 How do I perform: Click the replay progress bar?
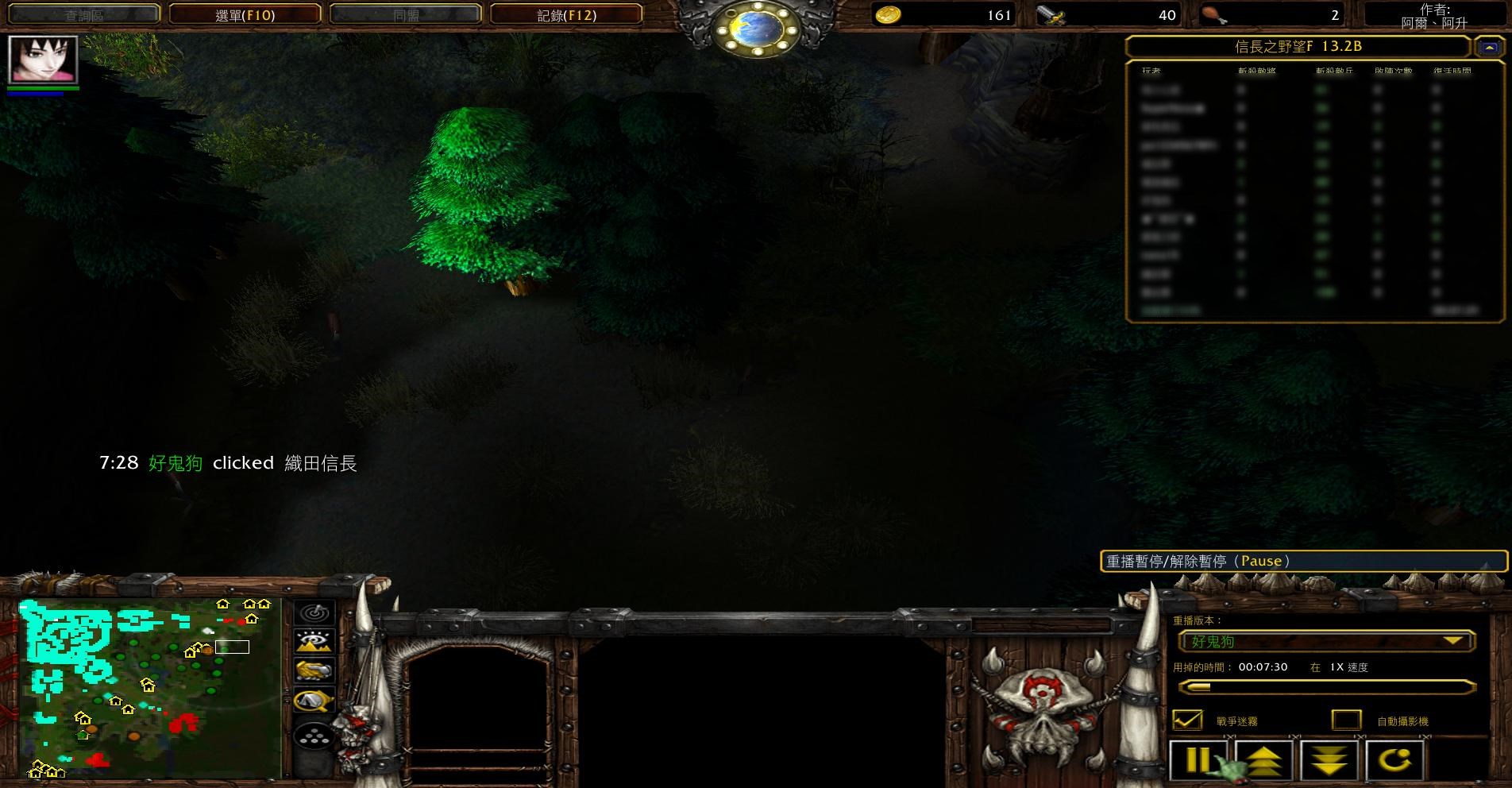[1326, 687]
